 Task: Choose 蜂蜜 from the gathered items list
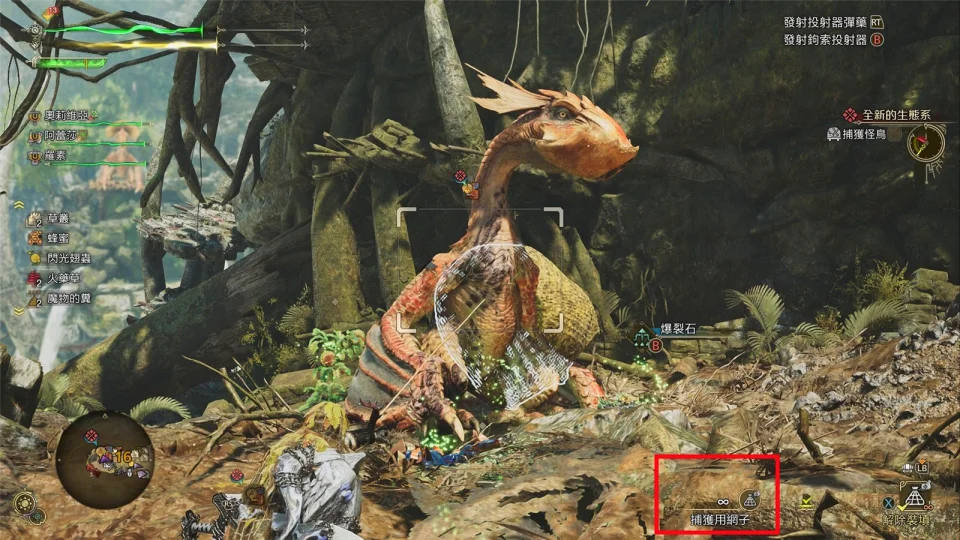tap(59, 238)
